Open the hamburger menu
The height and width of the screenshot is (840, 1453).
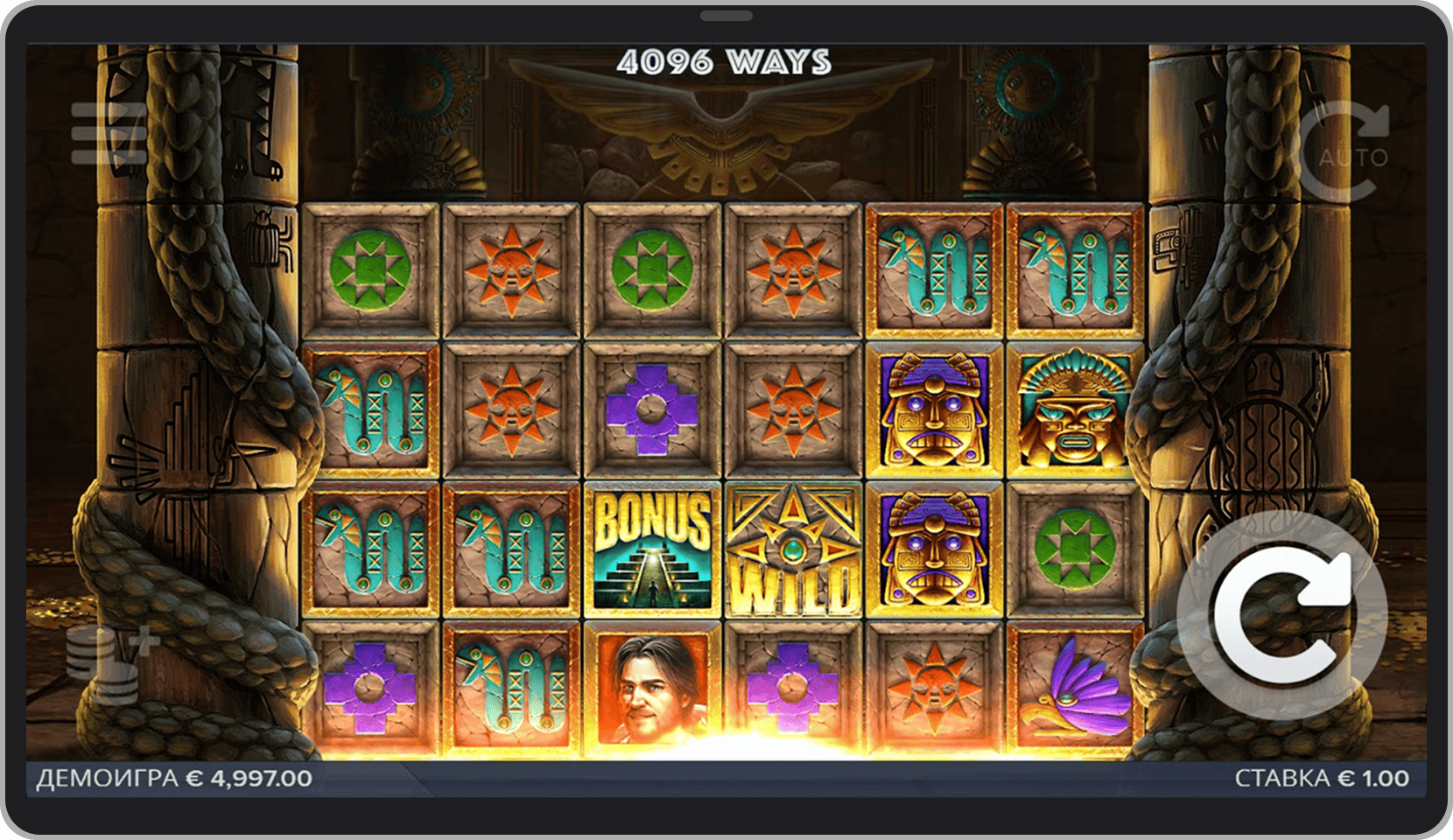[x=107, y=134]
